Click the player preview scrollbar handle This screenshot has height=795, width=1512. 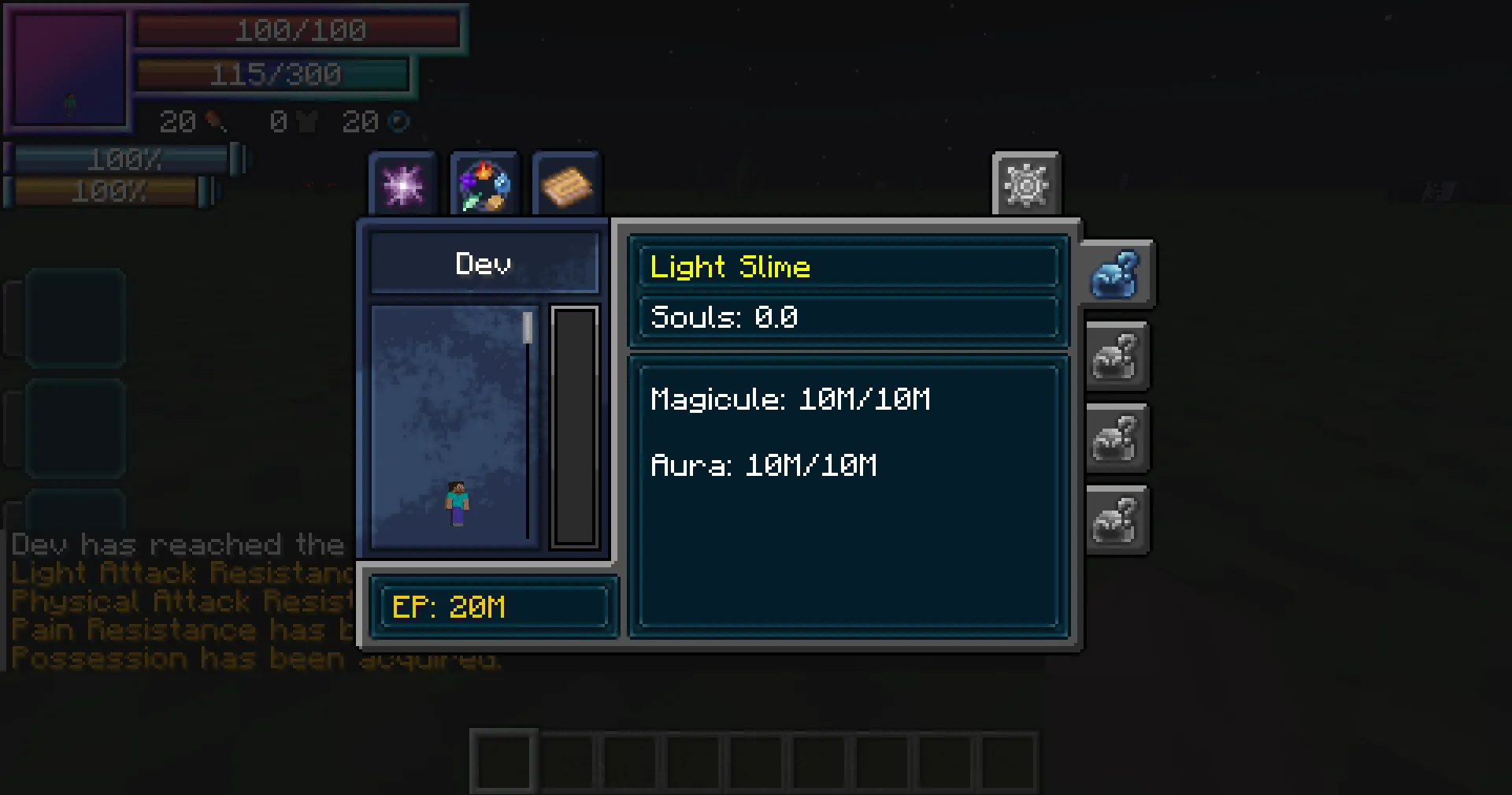pyautogui.click(x=528, y=327)
